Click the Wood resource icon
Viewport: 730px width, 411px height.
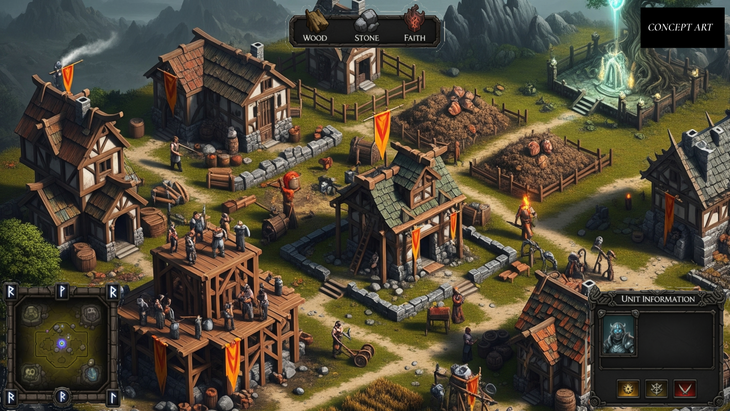click(317, 20)
